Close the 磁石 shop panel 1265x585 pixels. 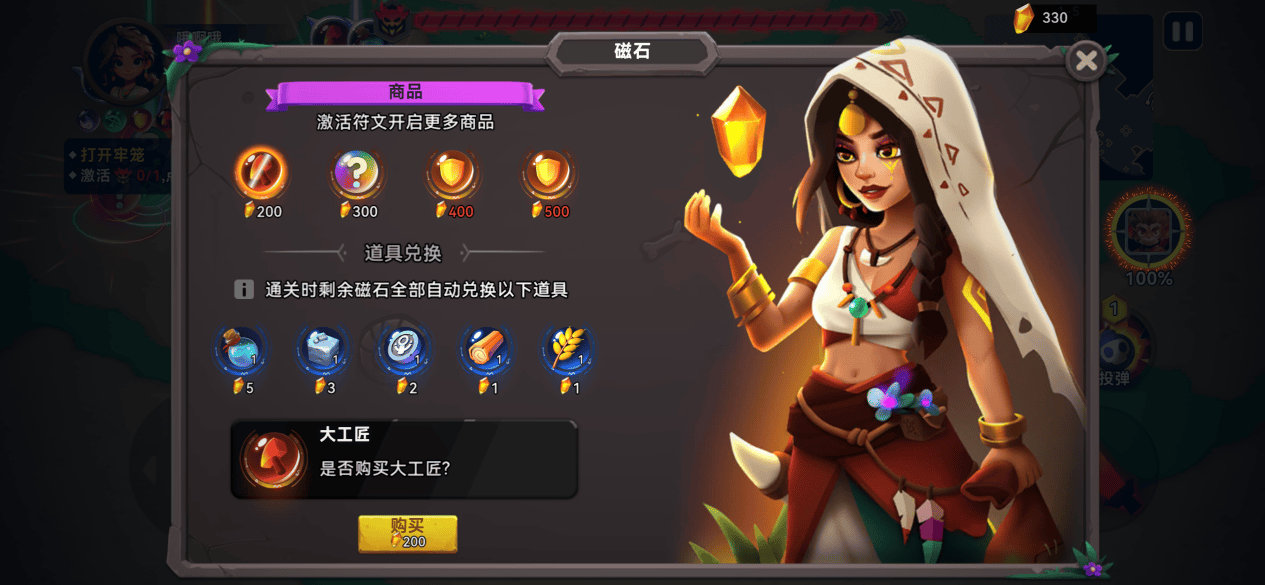tap(1086, 62)
